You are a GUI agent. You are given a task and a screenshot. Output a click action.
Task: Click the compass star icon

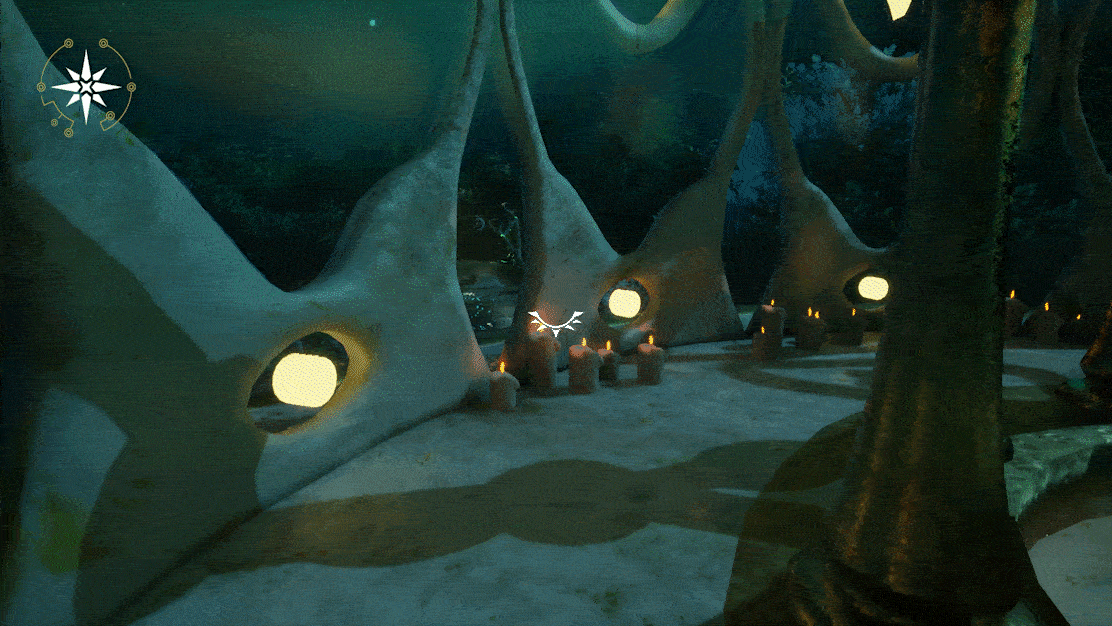coord(86,87)
